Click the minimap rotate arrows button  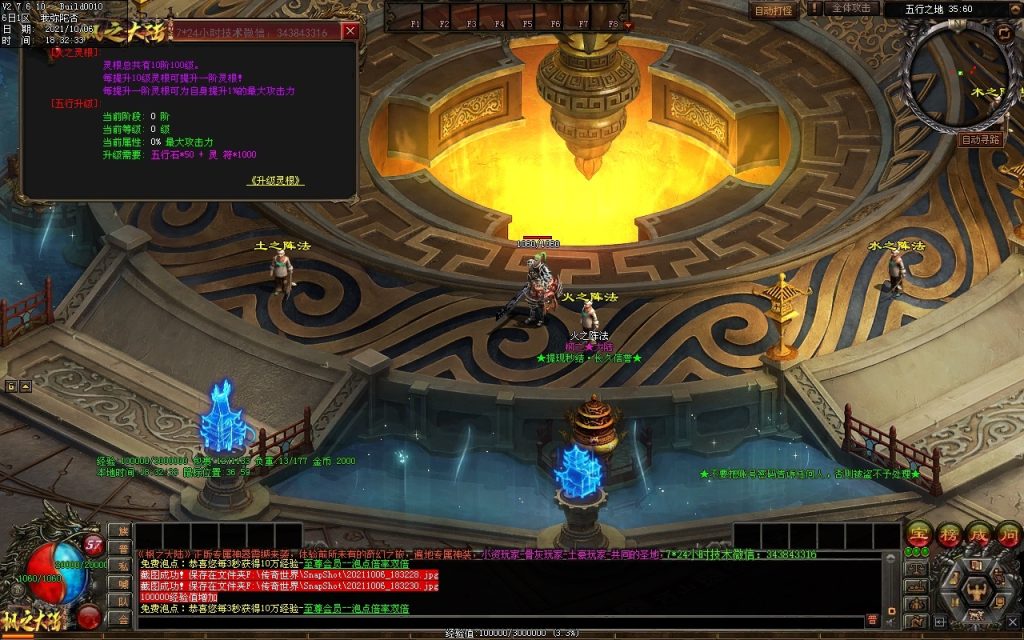[x=1003, y=32]
